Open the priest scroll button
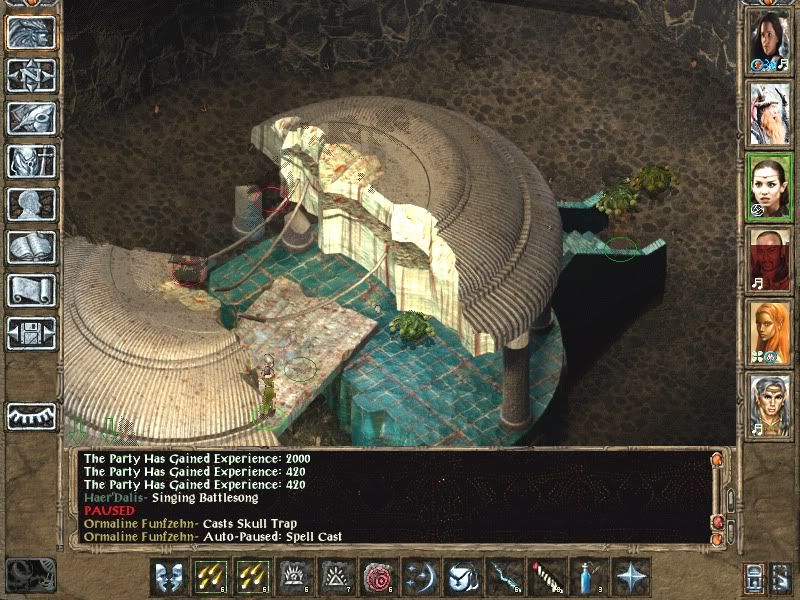Viewport: 800px width, 600px height. 31,290
